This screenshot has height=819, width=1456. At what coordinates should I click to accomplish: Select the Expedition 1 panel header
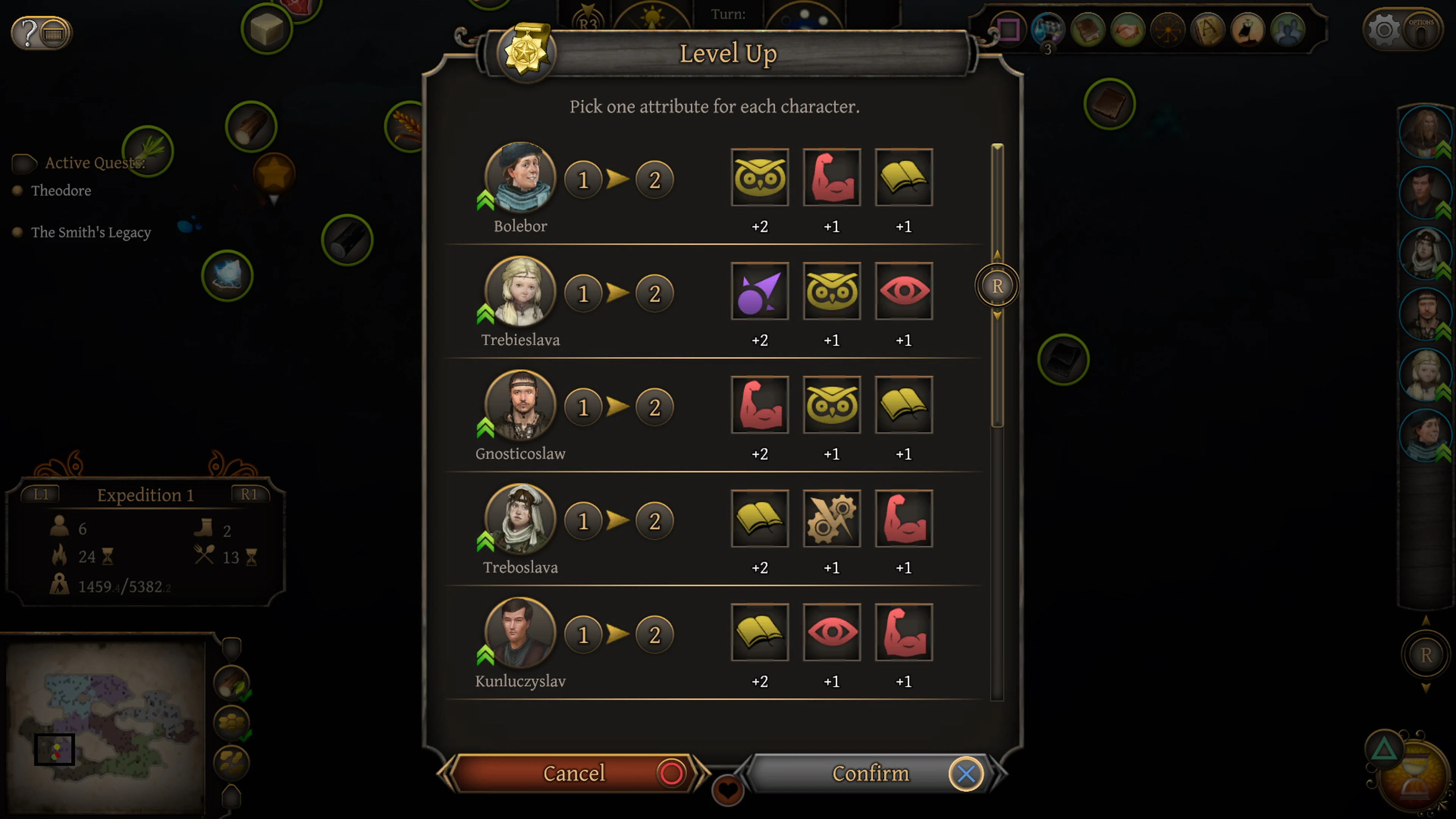tap(145, 495)
